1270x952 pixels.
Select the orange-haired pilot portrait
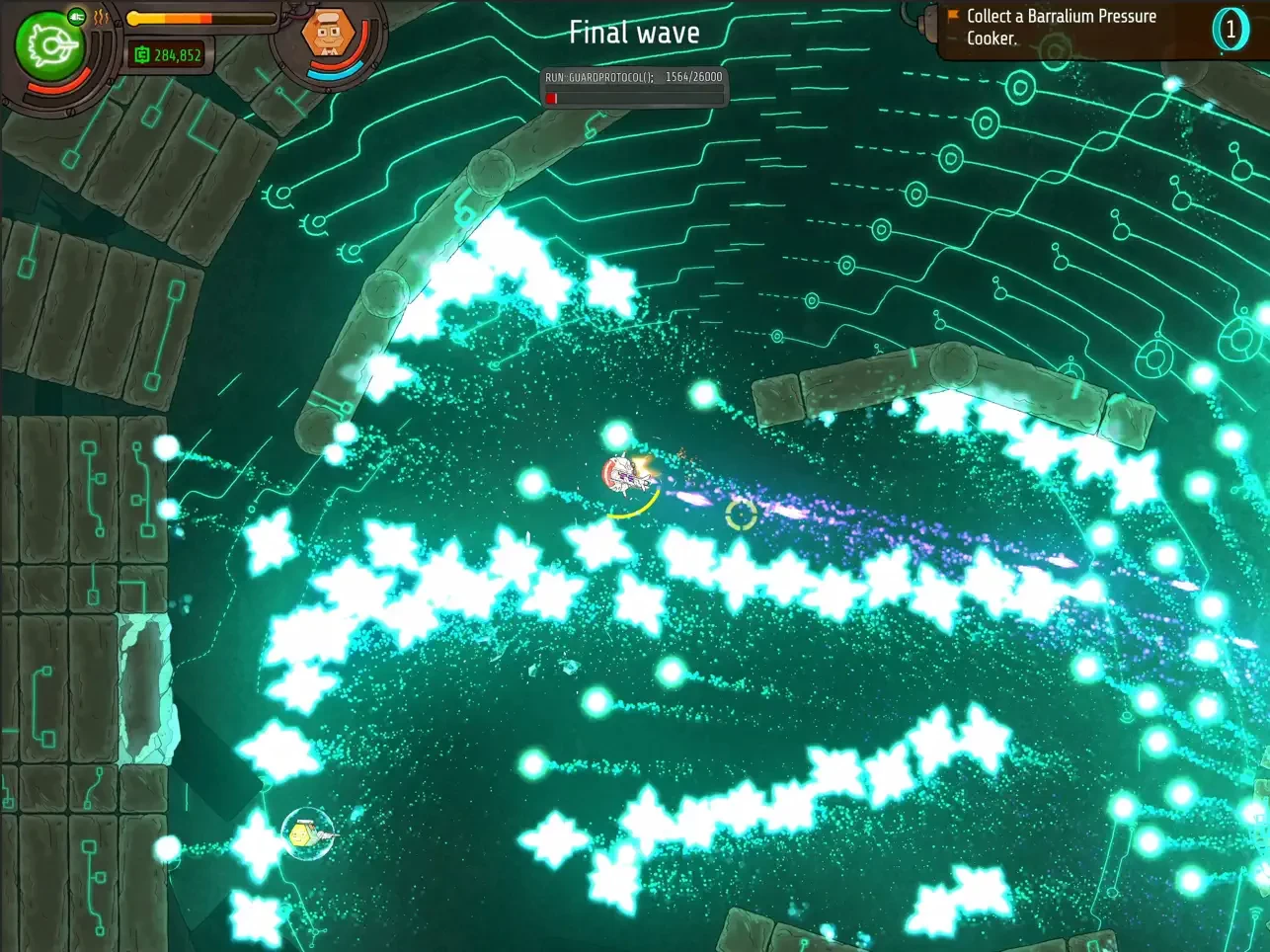click(x=329, y=36)
